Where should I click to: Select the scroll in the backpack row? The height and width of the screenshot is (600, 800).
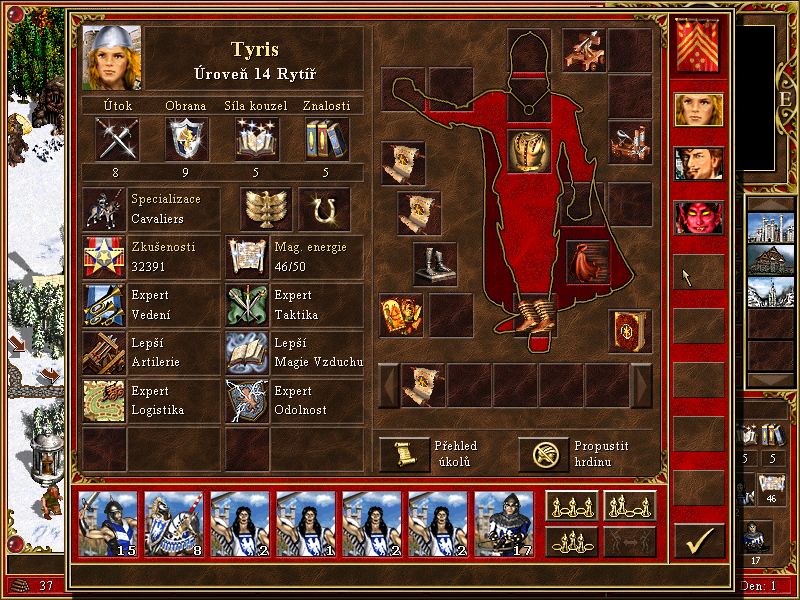tap(423, 385)
